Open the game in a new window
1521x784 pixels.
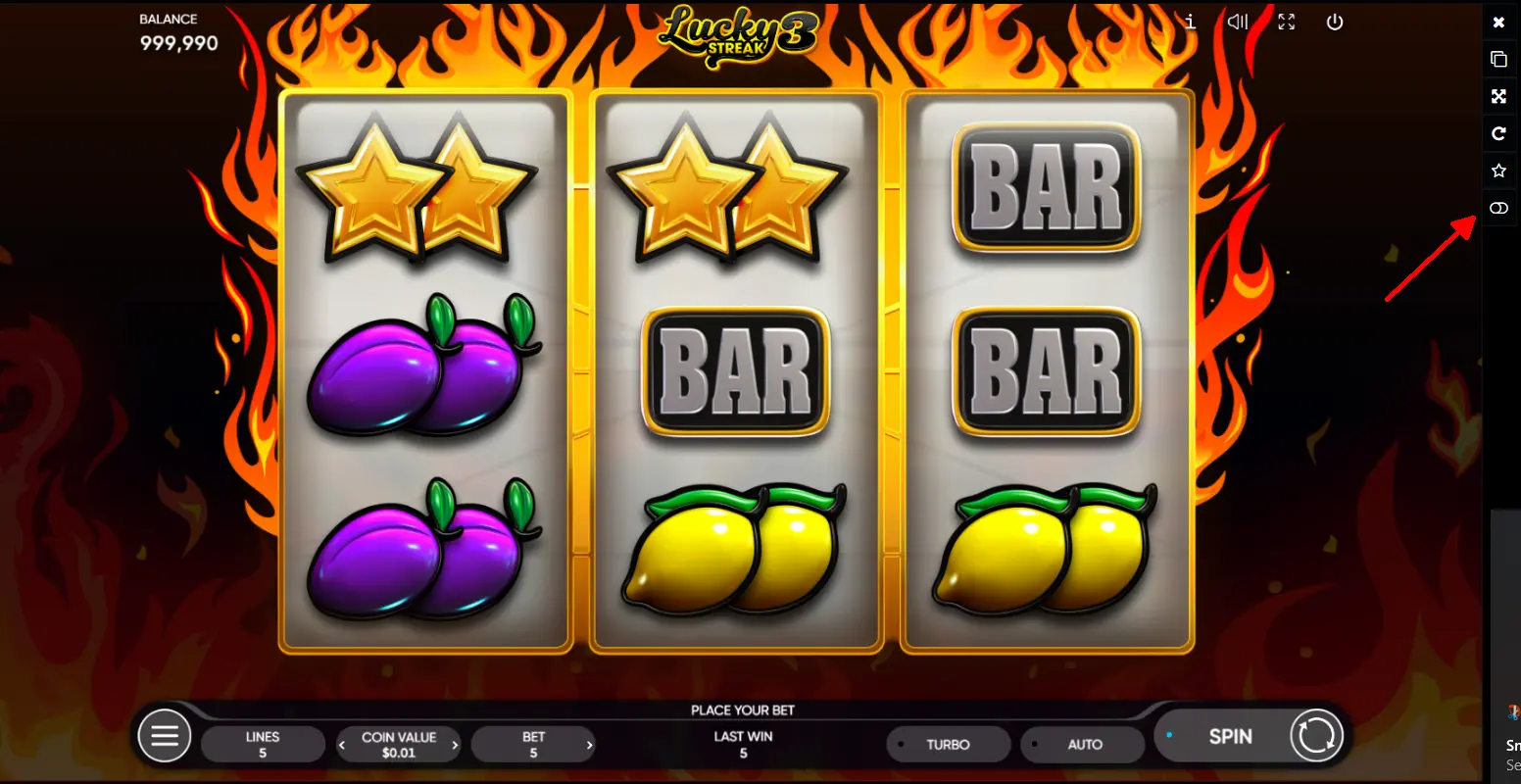(1498, 59)
